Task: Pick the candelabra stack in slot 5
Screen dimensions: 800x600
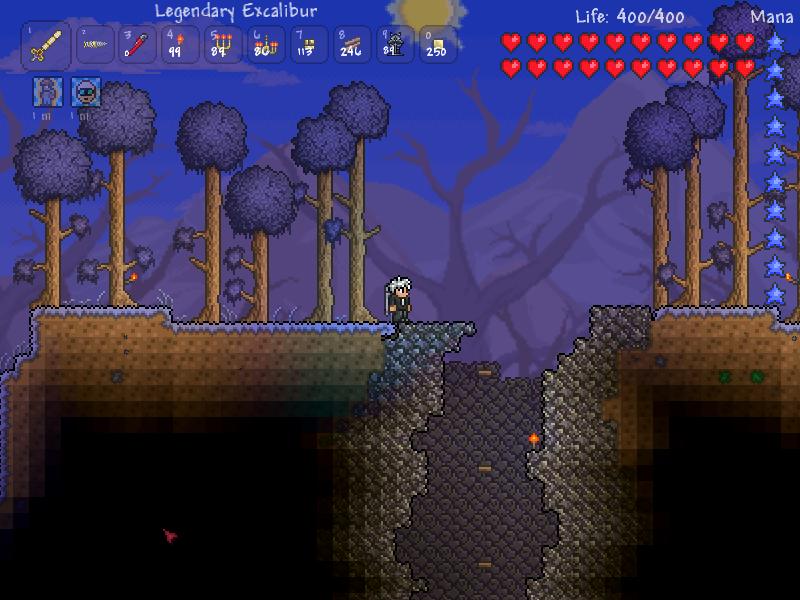Action: pyautogui.click(x=222, y=45)
